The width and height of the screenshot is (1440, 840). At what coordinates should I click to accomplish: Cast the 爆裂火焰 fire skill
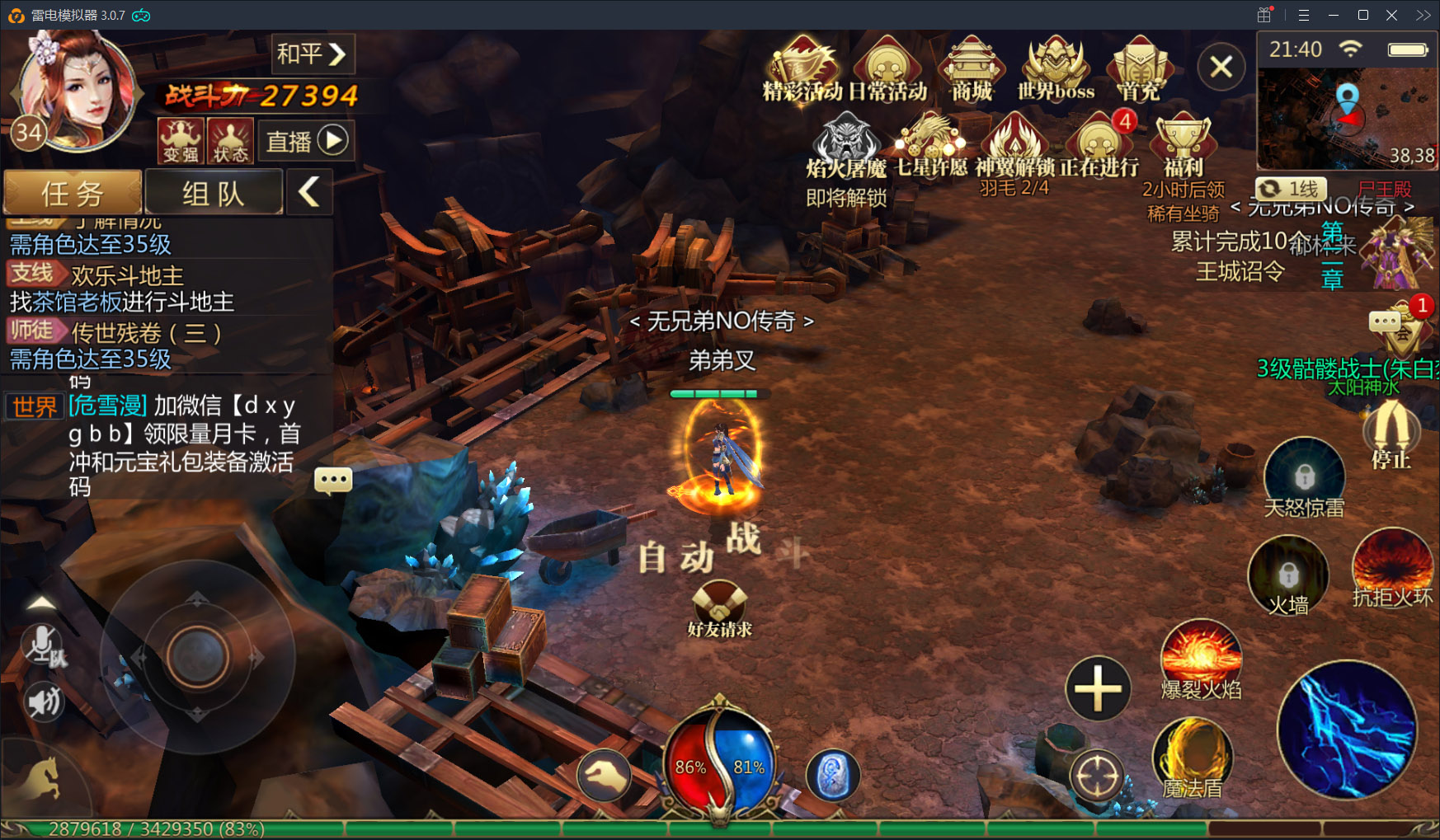tap(1201, 659)
